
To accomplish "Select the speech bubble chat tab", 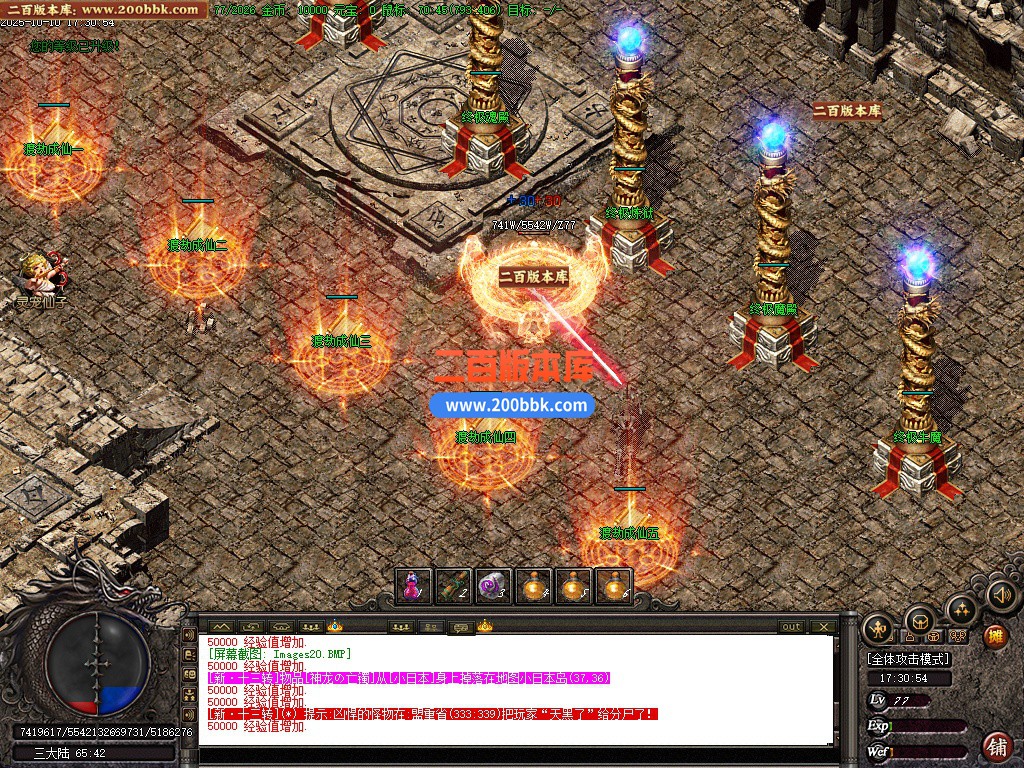I will point(461,627).
